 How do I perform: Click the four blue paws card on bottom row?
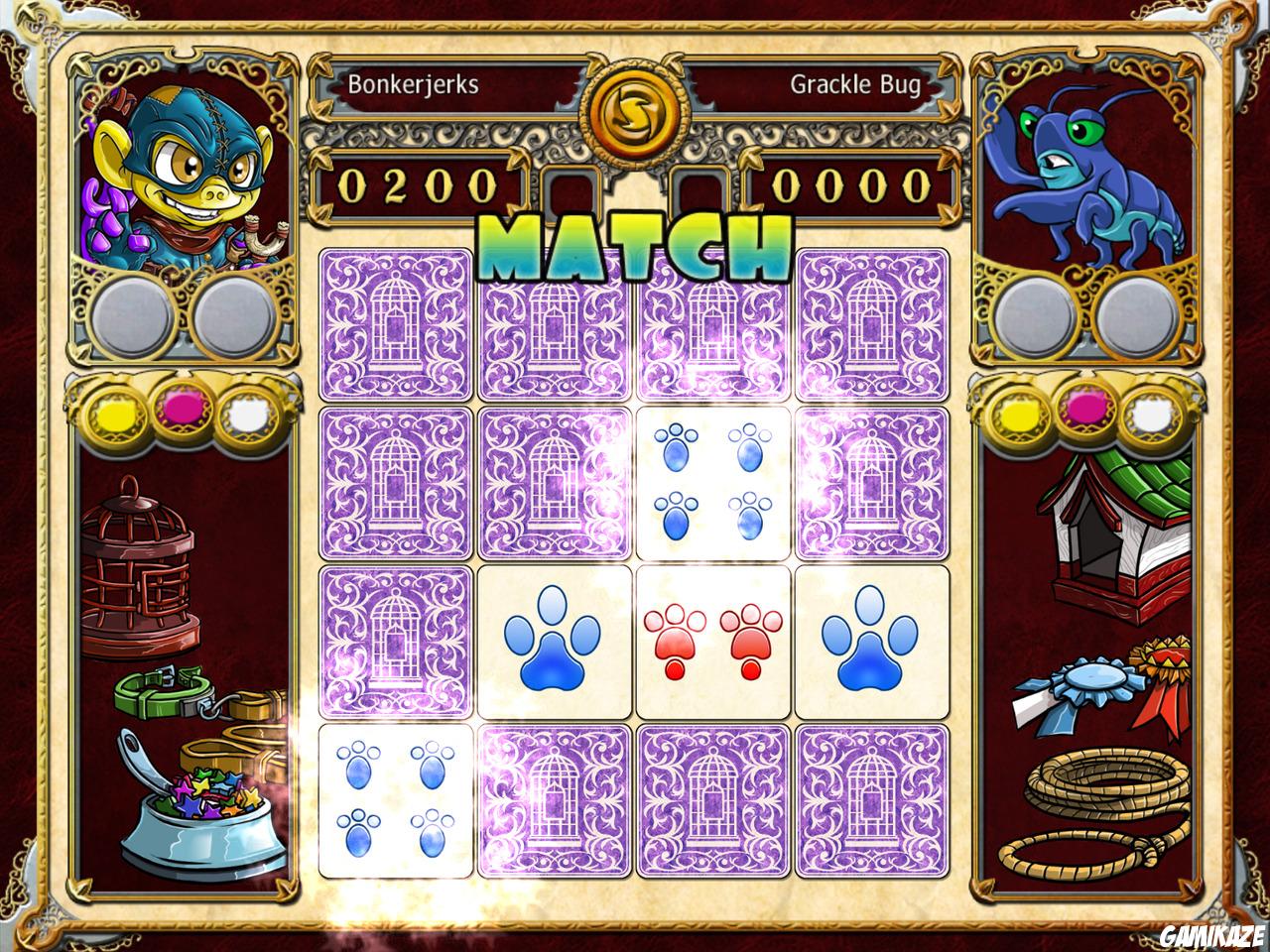[x=395, y=803]
